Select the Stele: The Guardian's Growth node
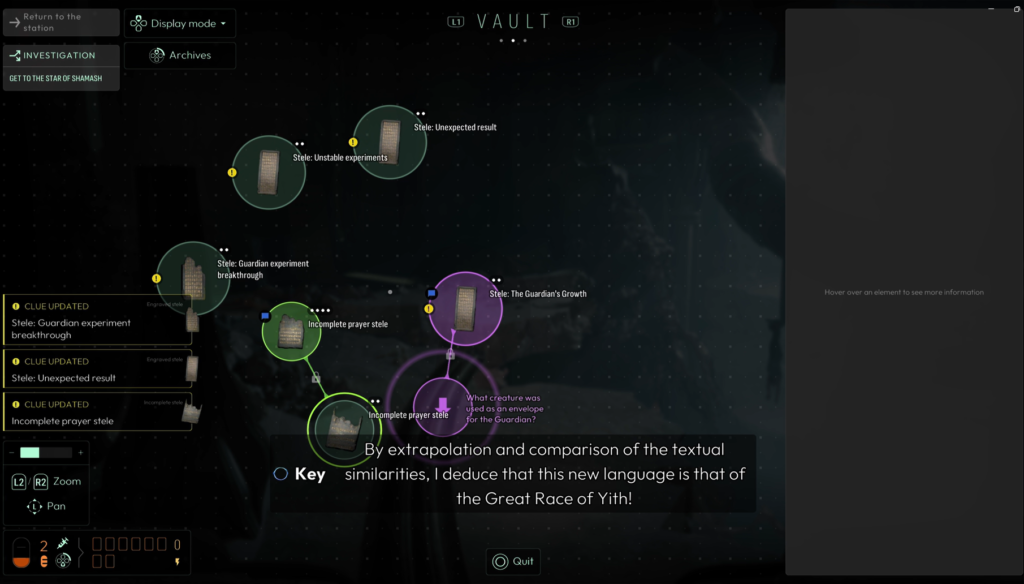Image resolution: width=1024 pixels, height=584 pixels. coord(465,308)
